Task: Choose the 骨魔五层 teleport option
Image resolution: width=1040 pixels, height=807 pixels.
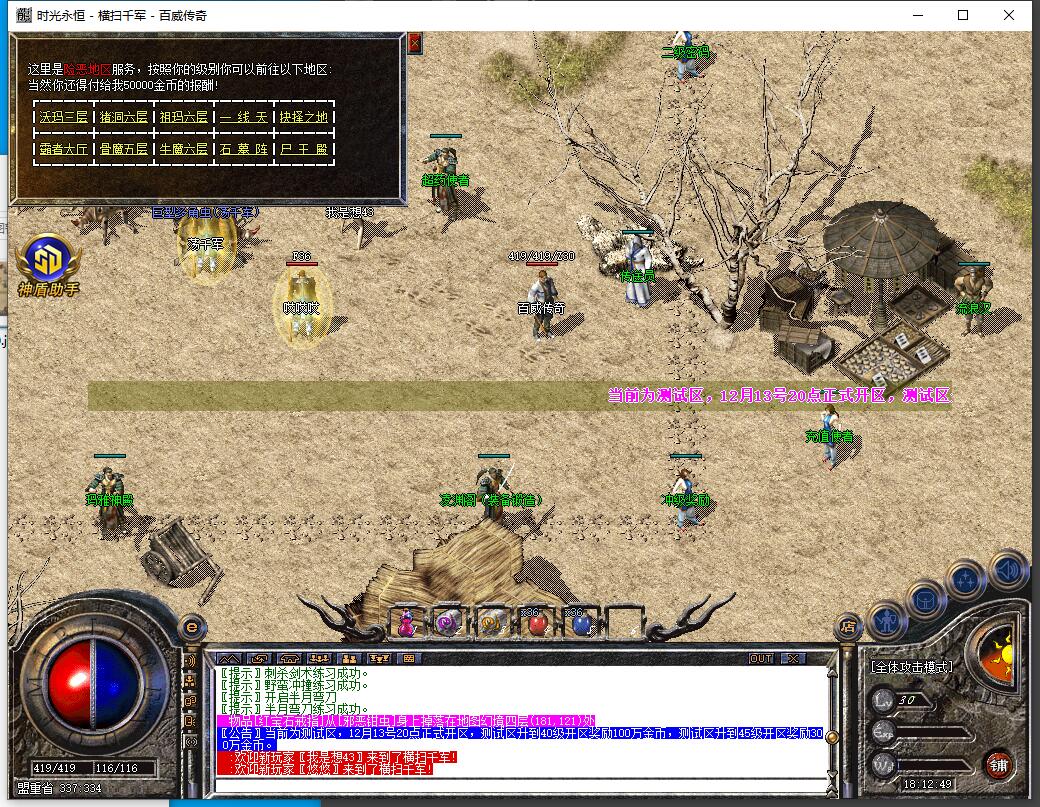Action: pyautogui.click(x=123, y=149)
